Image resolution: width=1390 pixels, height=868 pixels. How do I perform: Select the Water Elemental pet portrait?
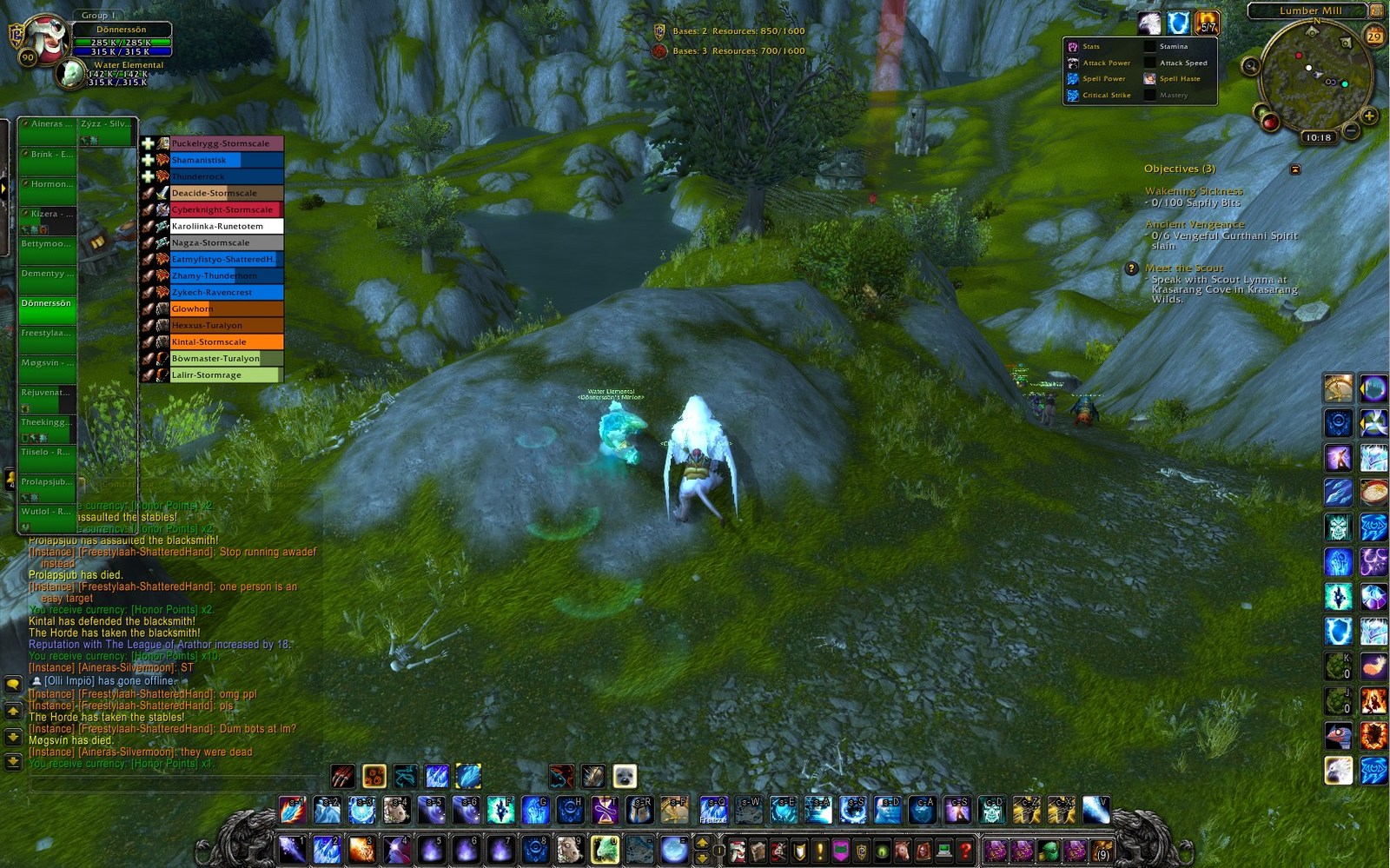(x=70, y=75)
